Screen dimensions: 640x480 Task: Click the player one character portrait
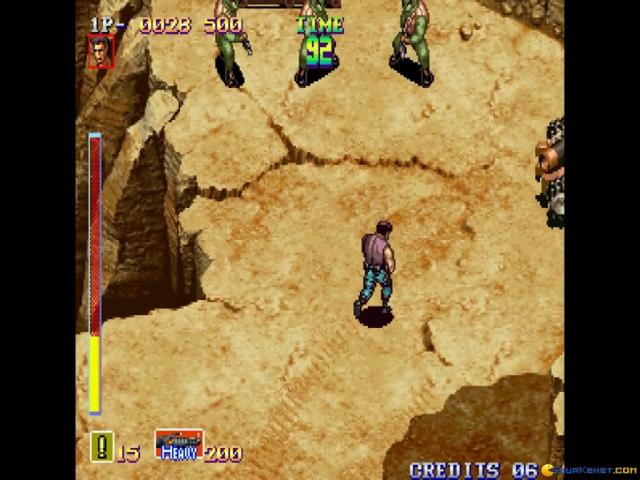(x=101, y=51)
